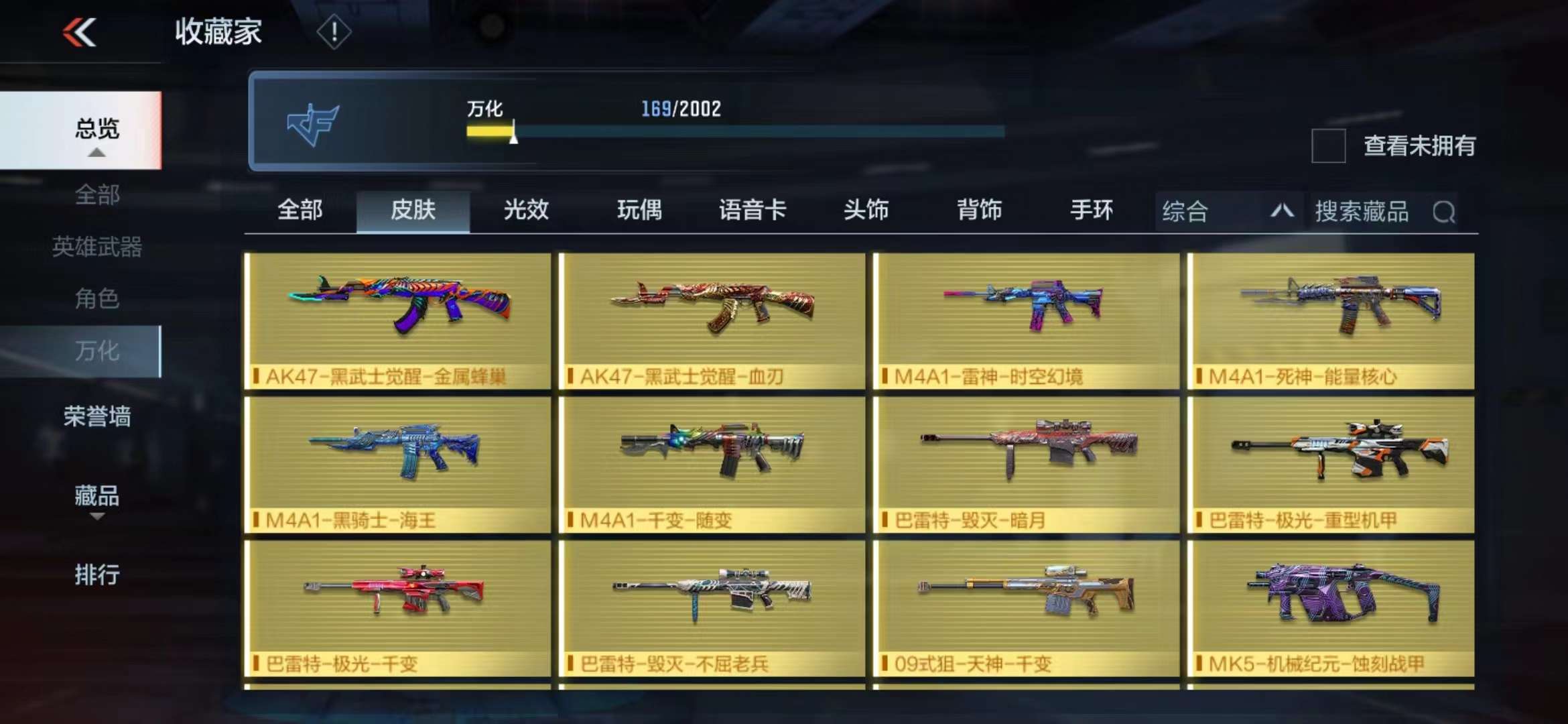The height and width of the screenshot is (724, 1568).
Task: Select 总览 in the left sidebar
Action: [x=96, y=129]
